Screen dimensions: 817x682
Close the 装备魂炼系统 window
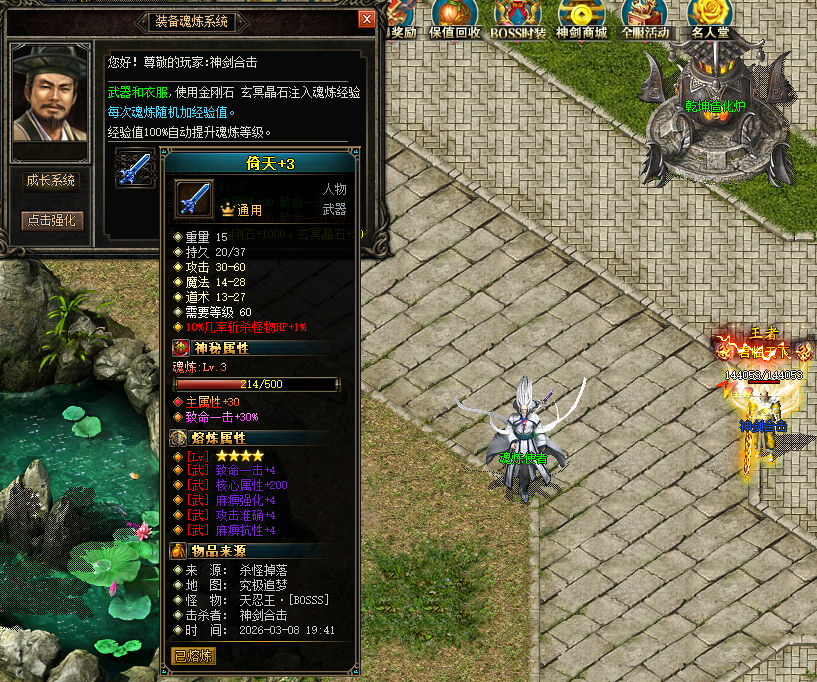coord(367,18)
